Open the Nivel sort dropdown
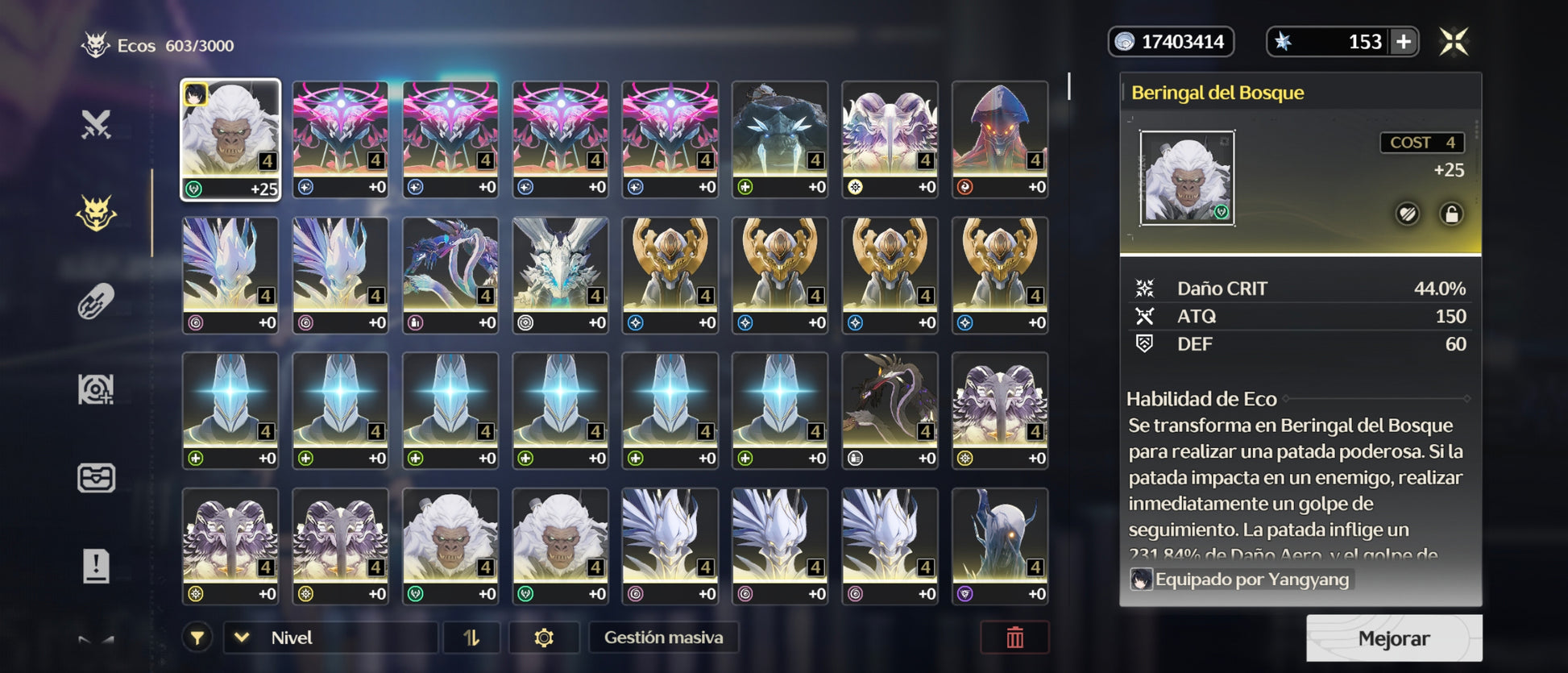Screen dimensions: 1568x673 click(330, 638)
